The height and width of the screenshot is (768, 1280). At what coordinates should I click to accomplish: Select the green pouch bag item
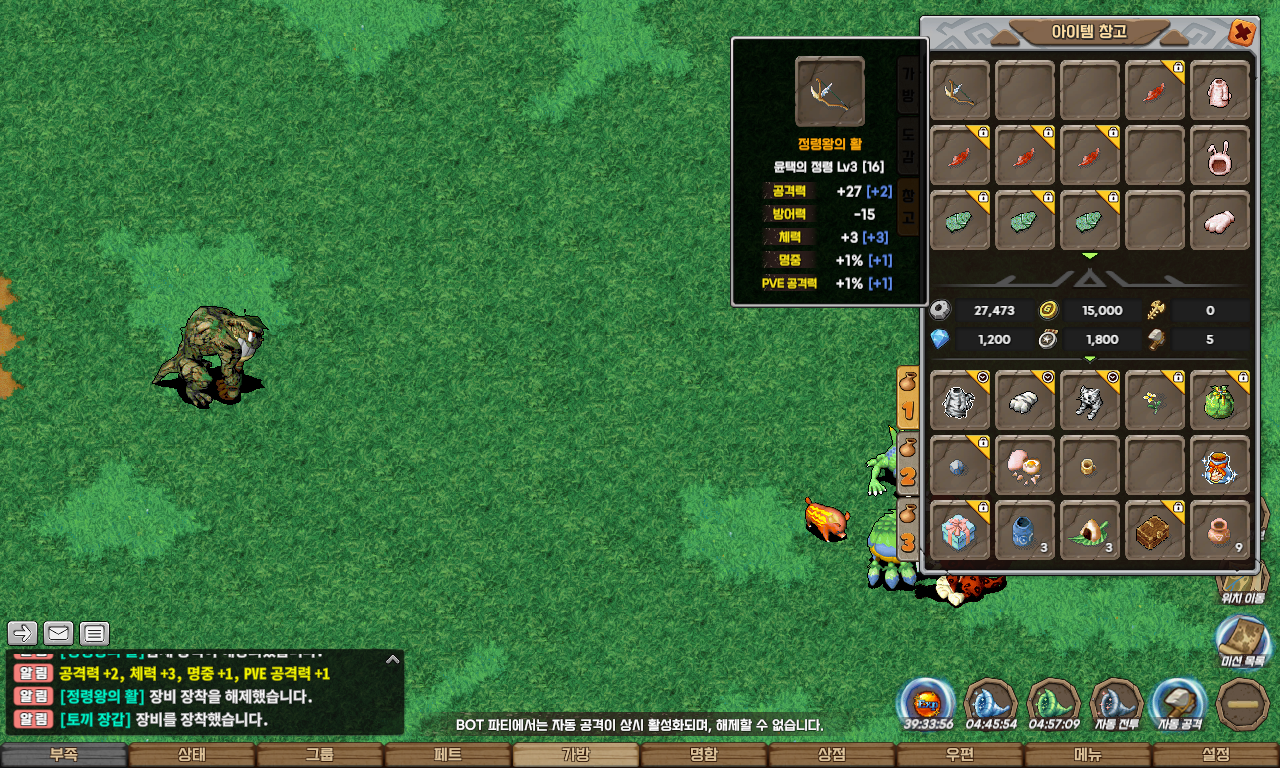[x=1220, y=401]
